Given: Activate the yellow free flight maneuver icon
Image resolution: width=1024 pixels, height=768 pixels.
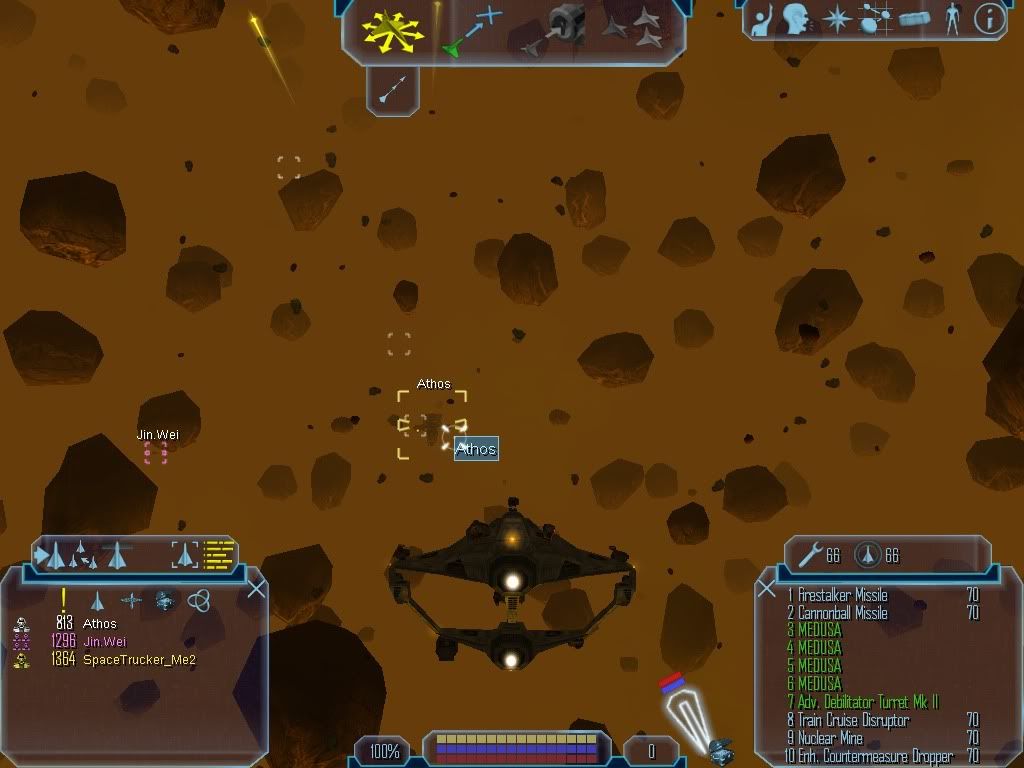Looking at the screenshot, I should click(x=394, y=31).
